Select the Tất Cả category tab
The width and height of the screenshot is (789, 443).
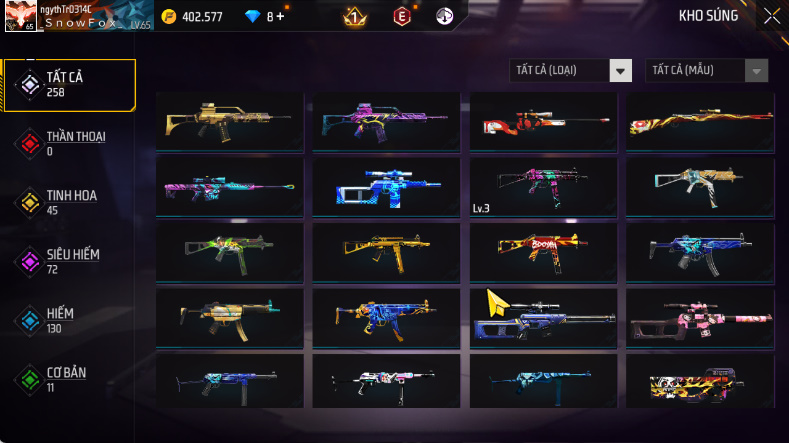point(69,84)
